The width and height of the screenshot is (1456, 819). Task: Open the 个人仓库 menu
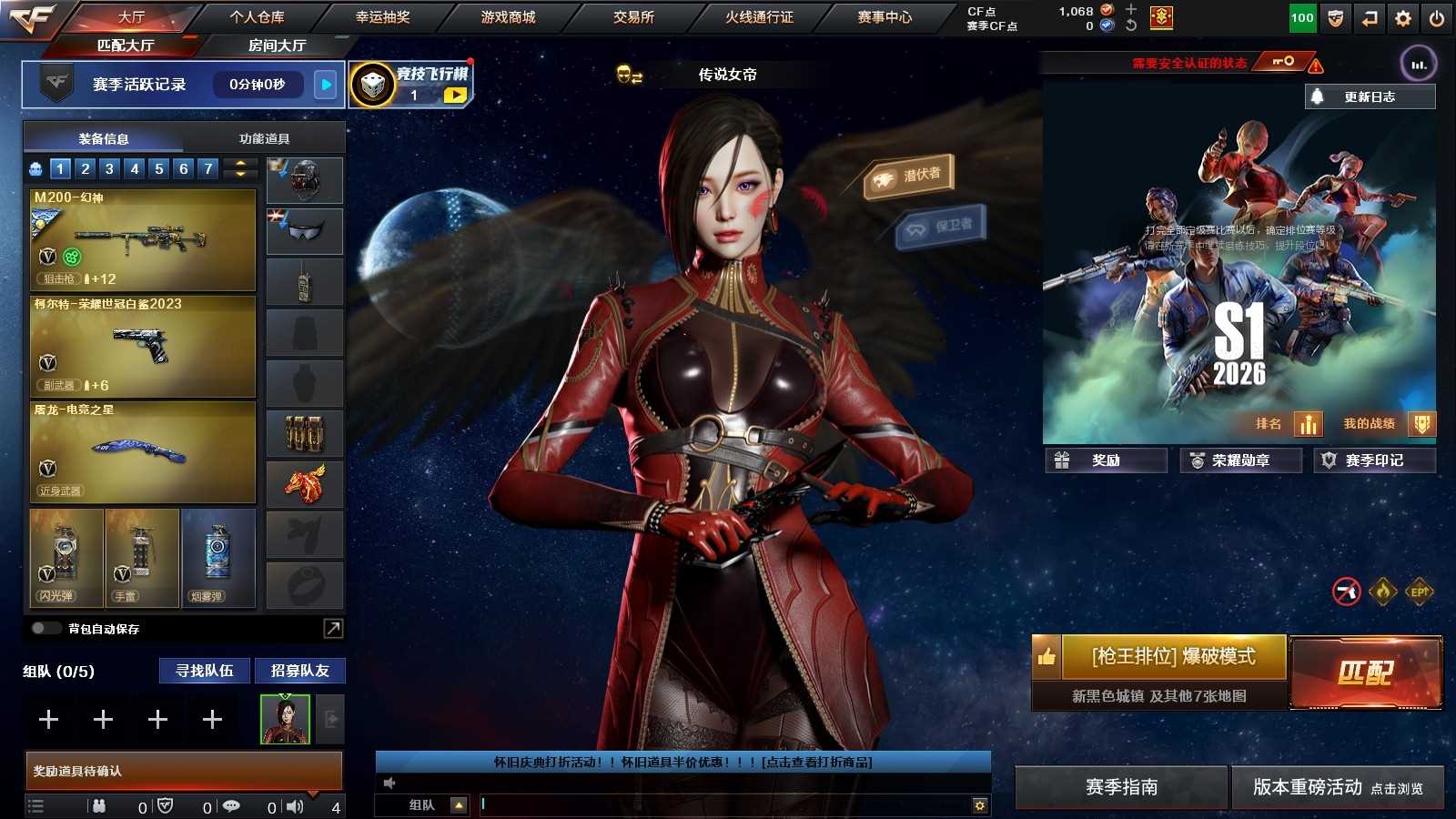tap(257, 17)
